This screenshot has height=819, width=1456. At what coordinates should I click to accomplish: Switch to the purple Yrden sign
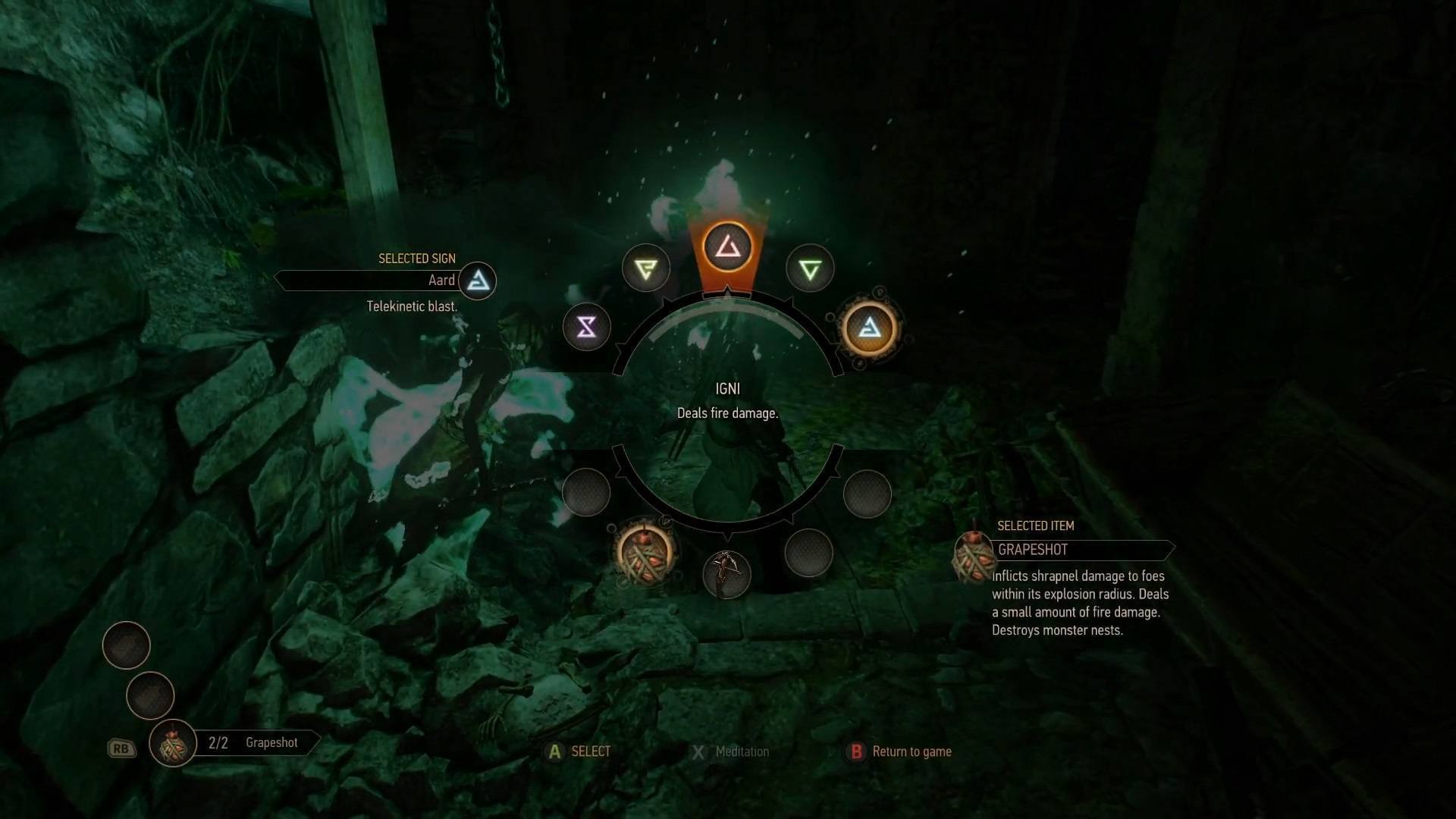pyautogui.click(x=587, y=327)
